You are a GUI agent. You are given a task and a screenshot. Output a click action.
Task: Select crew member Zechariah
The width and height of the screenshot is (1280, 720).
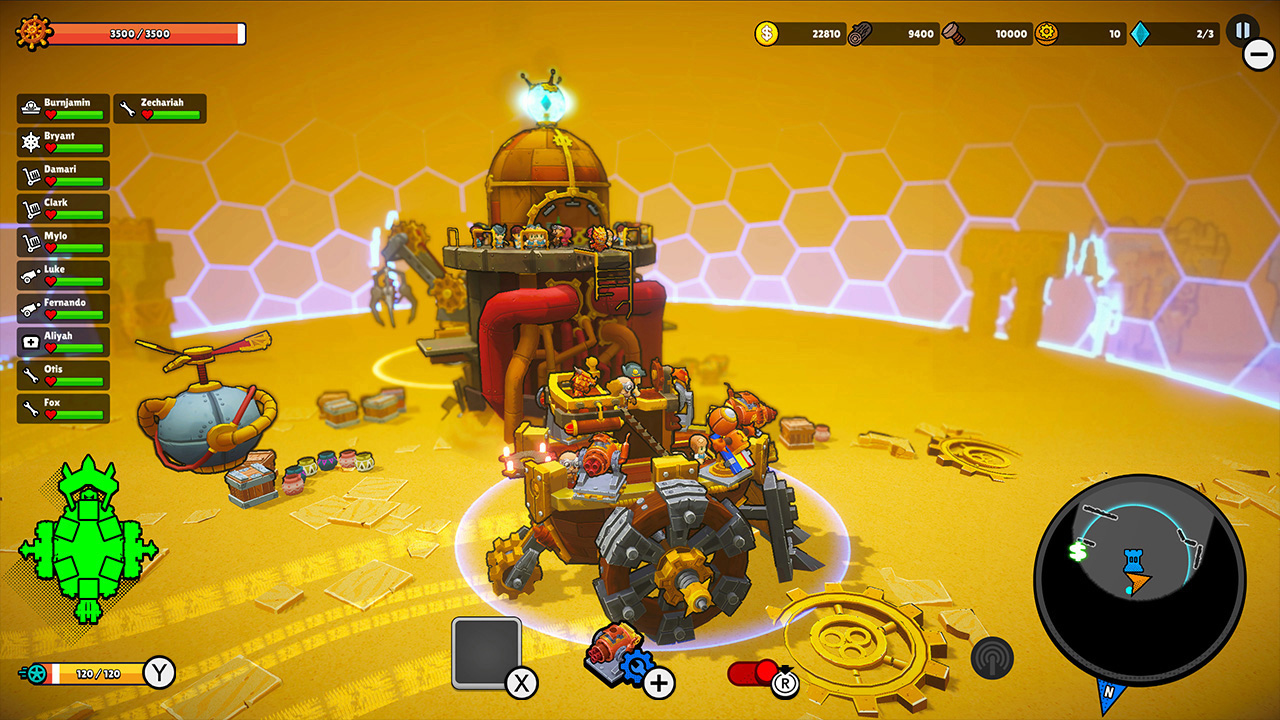160,108
